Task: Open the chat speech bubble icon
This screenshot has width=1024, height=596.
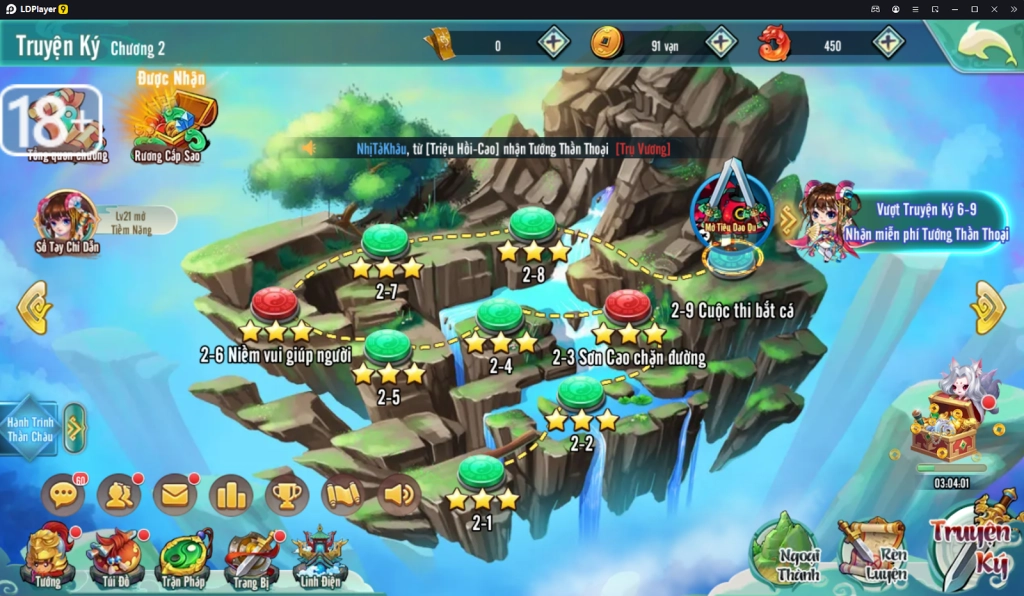Action: (63, 494)
